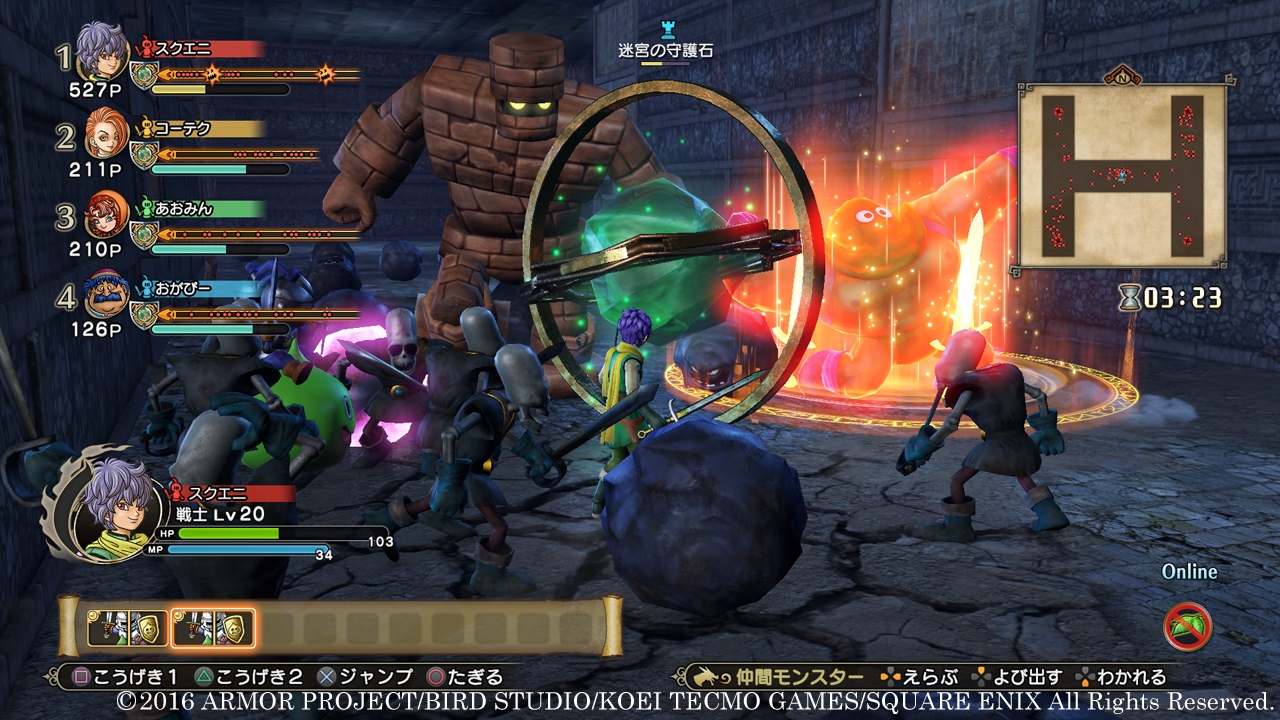Viewport: 1280px width, 720px height.
Task: Choose the unhighlighted monster medal slot
Action: coord(127,628)
